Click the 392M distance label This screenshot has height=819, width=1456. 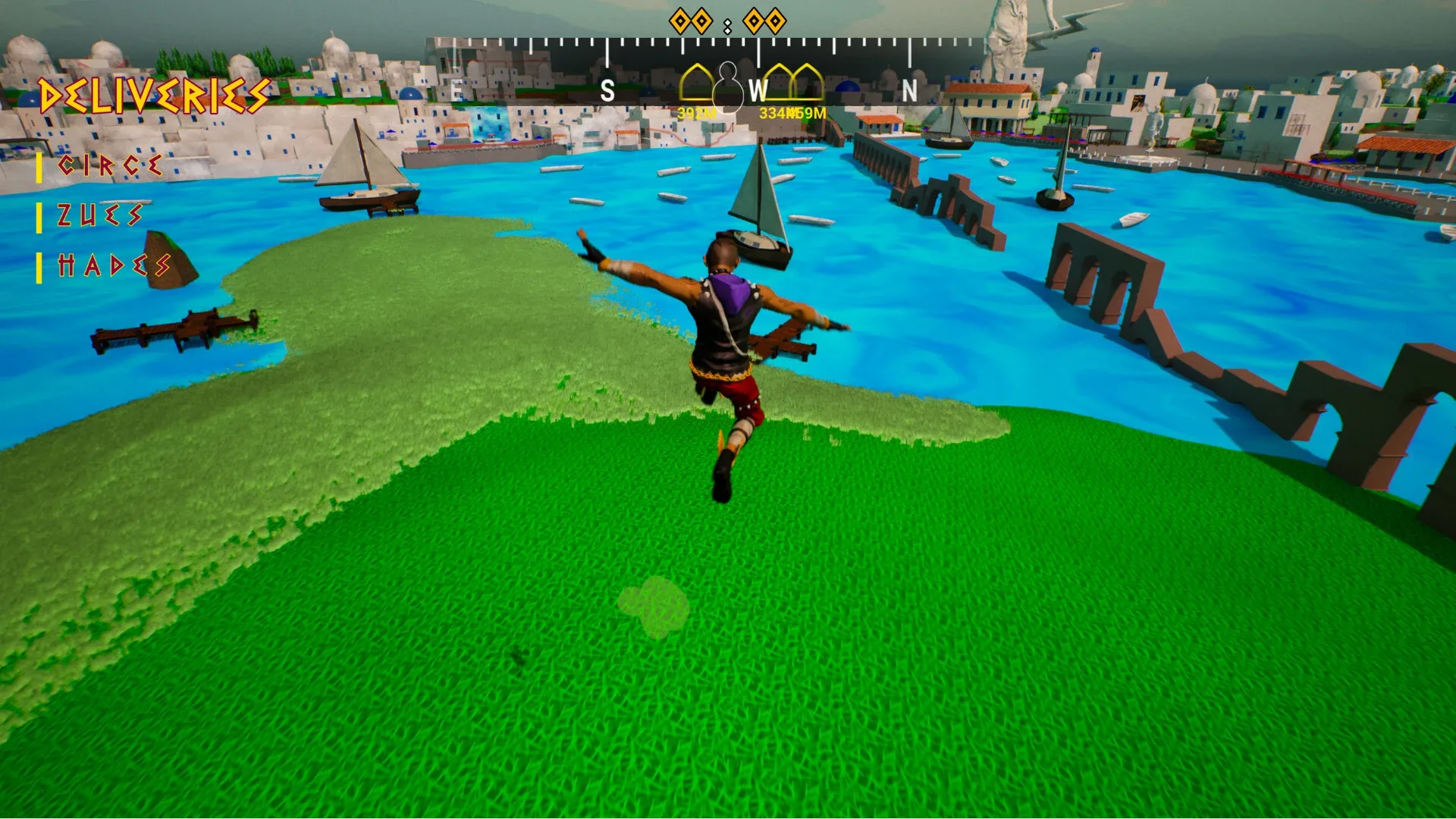click(696, 113)
